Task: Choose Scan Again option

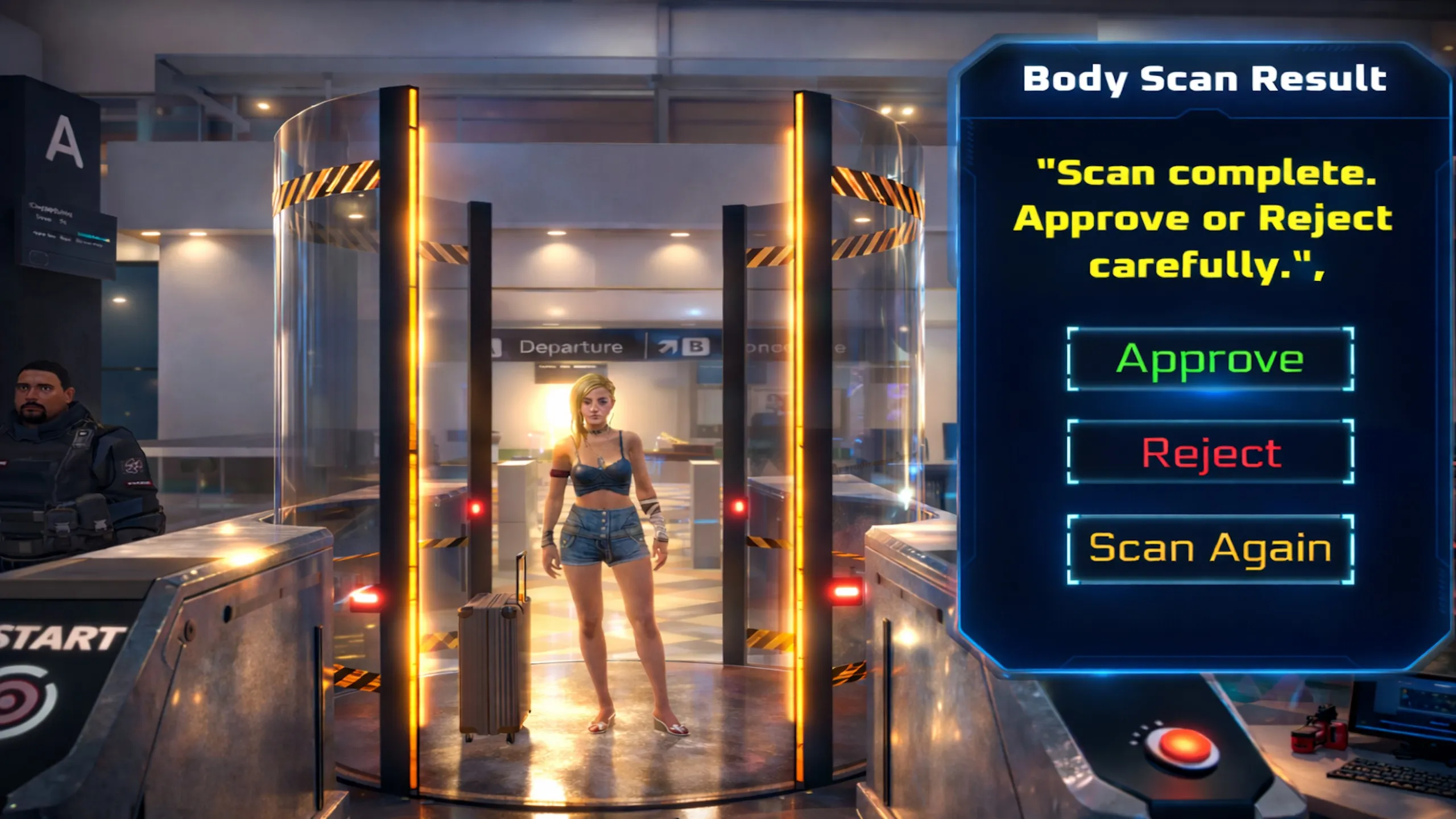Action: point(1210,548)
